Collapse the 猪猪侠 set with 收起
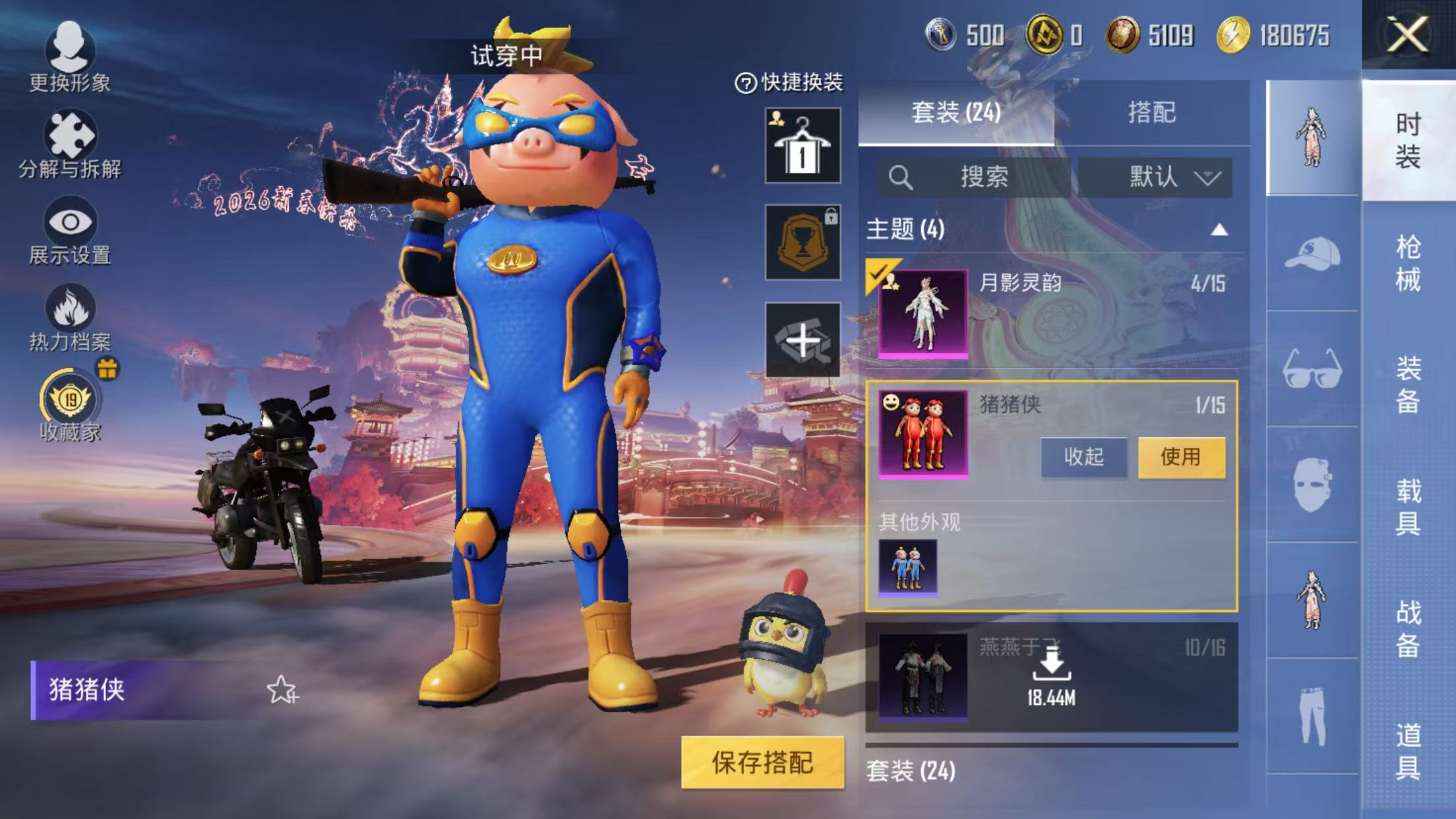This screenshot has height=819, width=1456. 1083,456
